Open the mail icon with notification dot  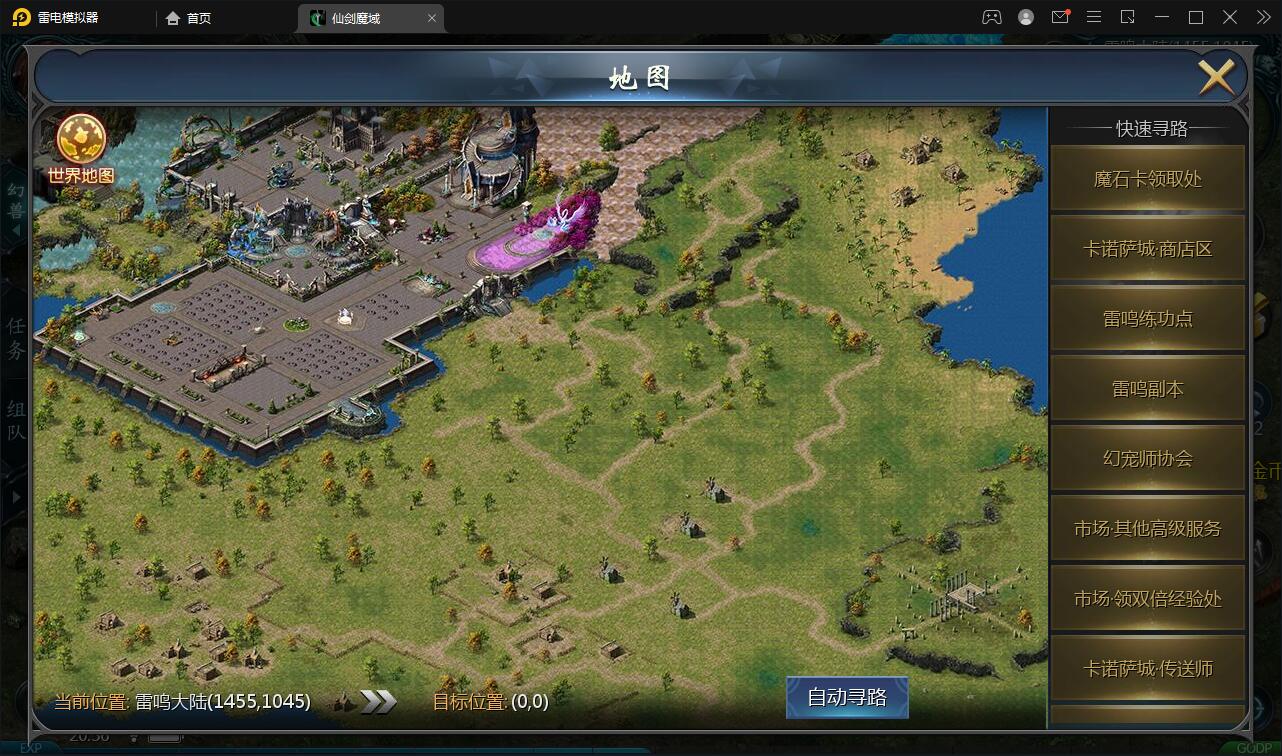tap(1060, 17)
